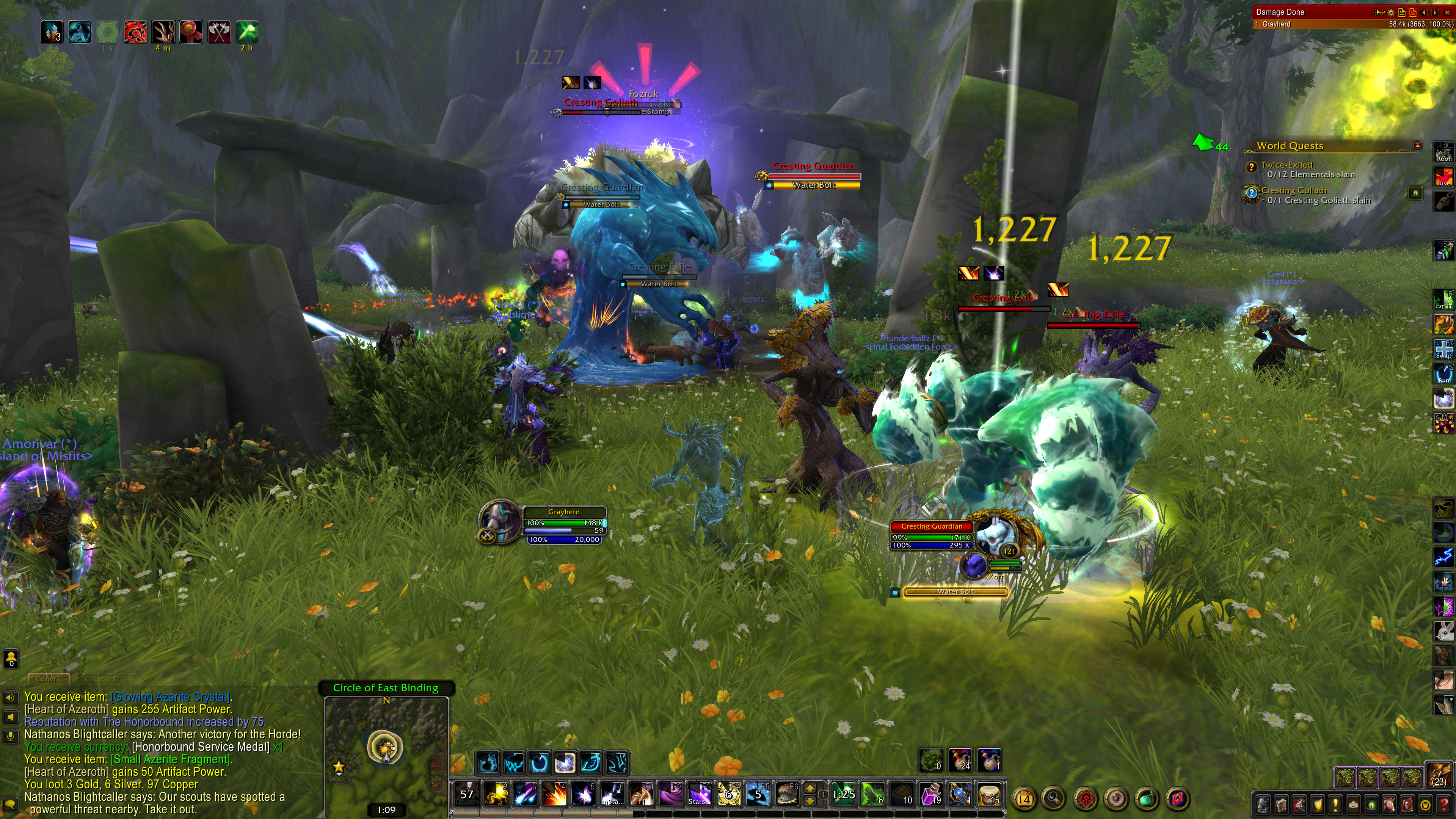This screenshot has height=819, width=1456.
Task: Use the purple potion with 19 charges
Action: click(931, 795)
